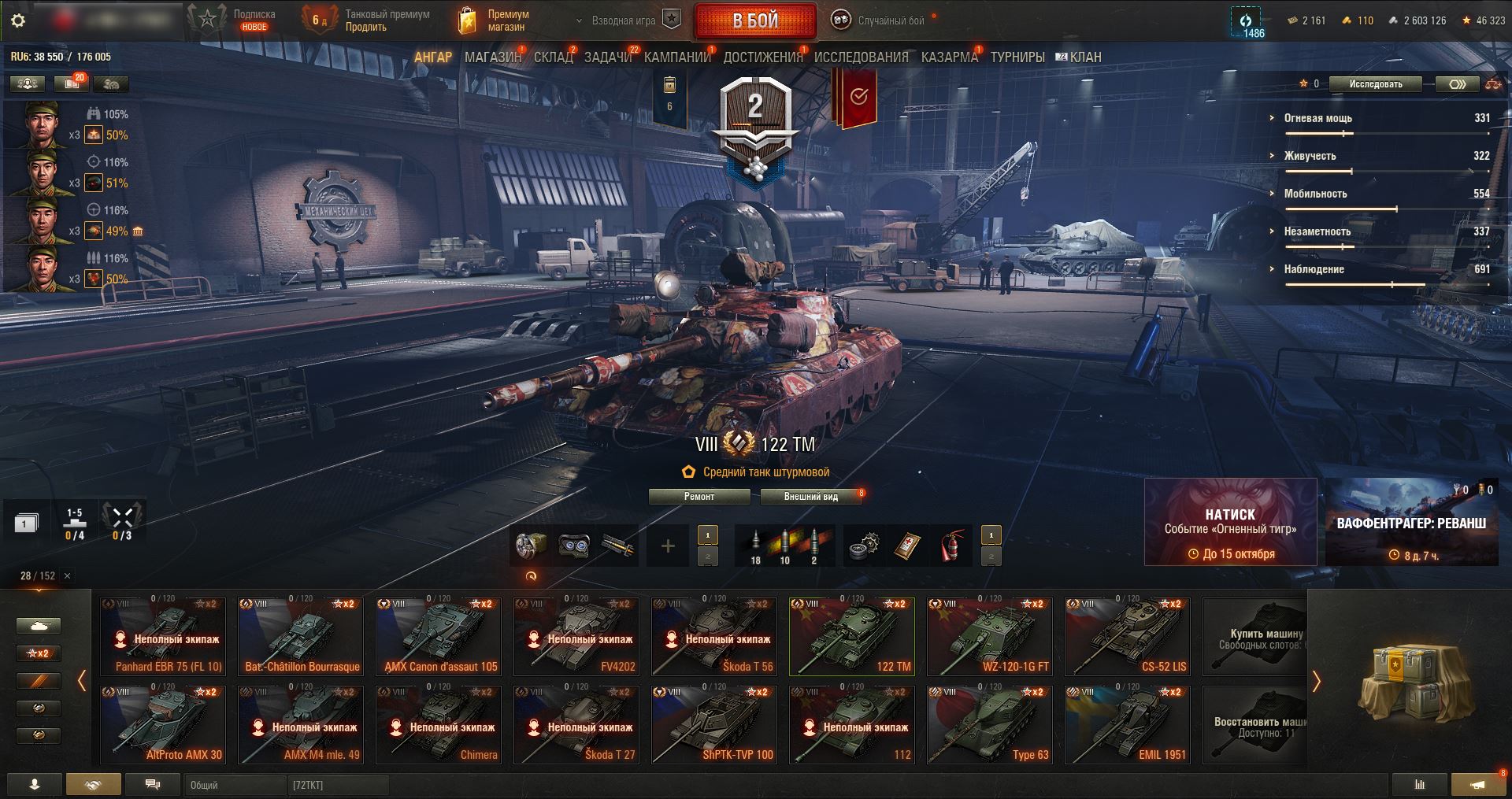This screenshot has width=1512, height=799.
Task: Open the НАТИСК Onslaught event banner
Action: click(x=1230, y=522)
